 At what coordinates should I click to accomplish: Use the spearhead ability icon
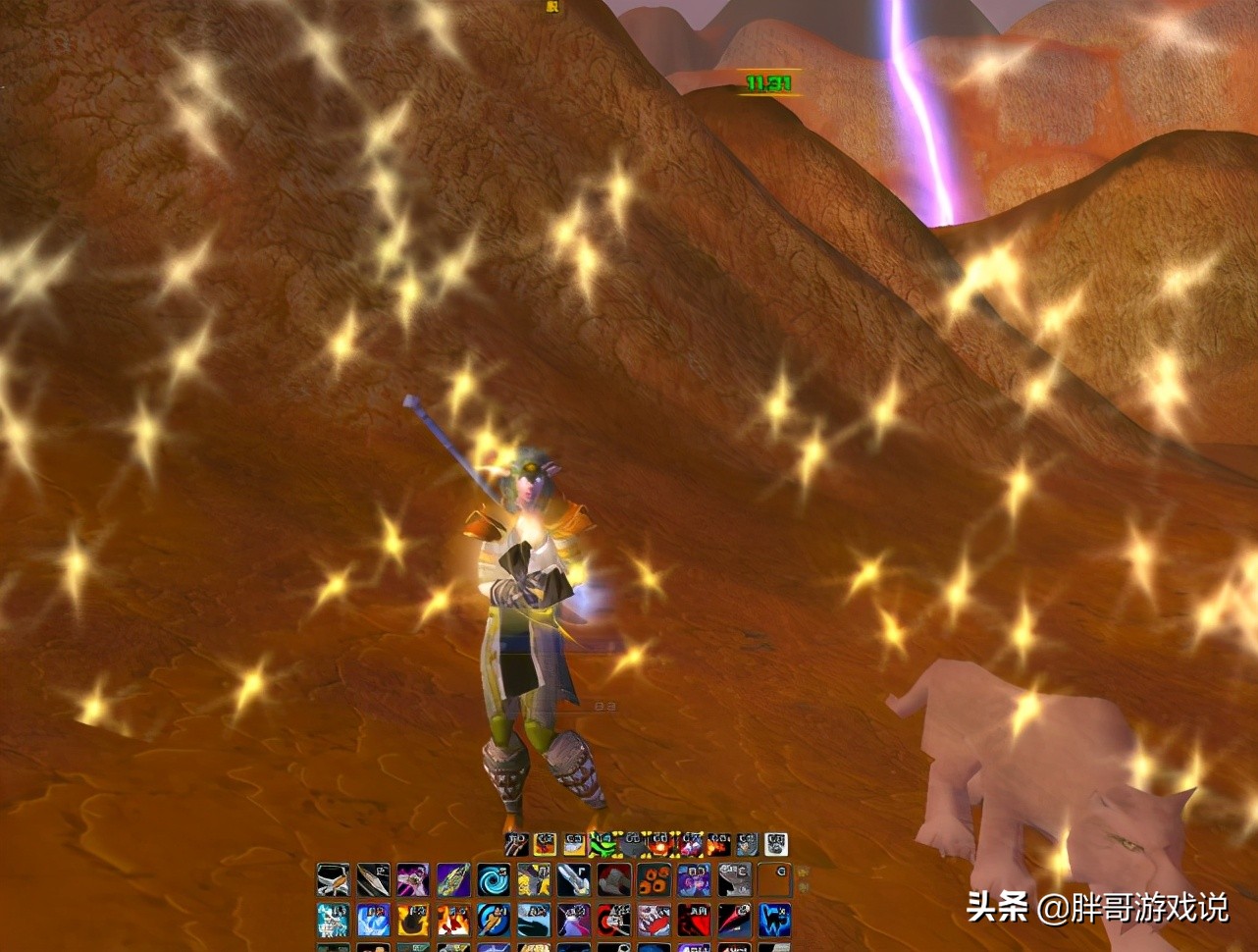click(x=373, y=879)
